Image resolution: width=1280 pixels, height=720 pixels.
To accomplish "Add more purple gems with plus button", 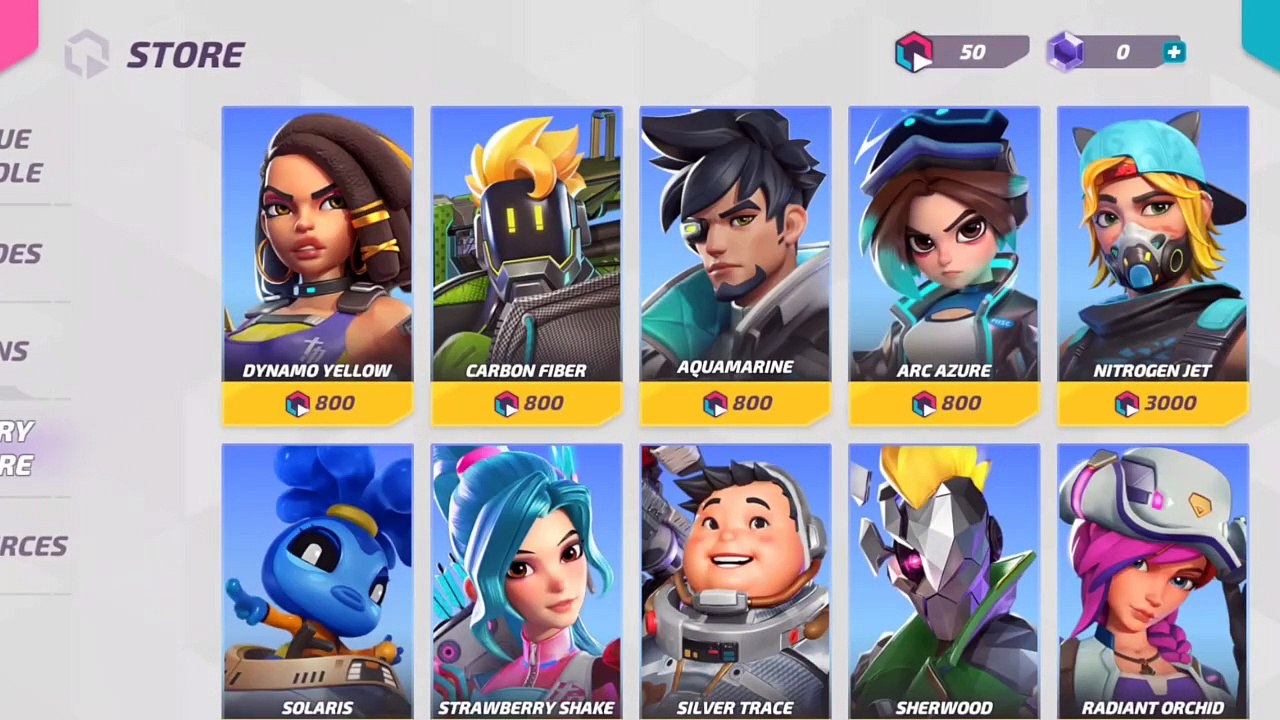I will click(x=1174, y=52).
